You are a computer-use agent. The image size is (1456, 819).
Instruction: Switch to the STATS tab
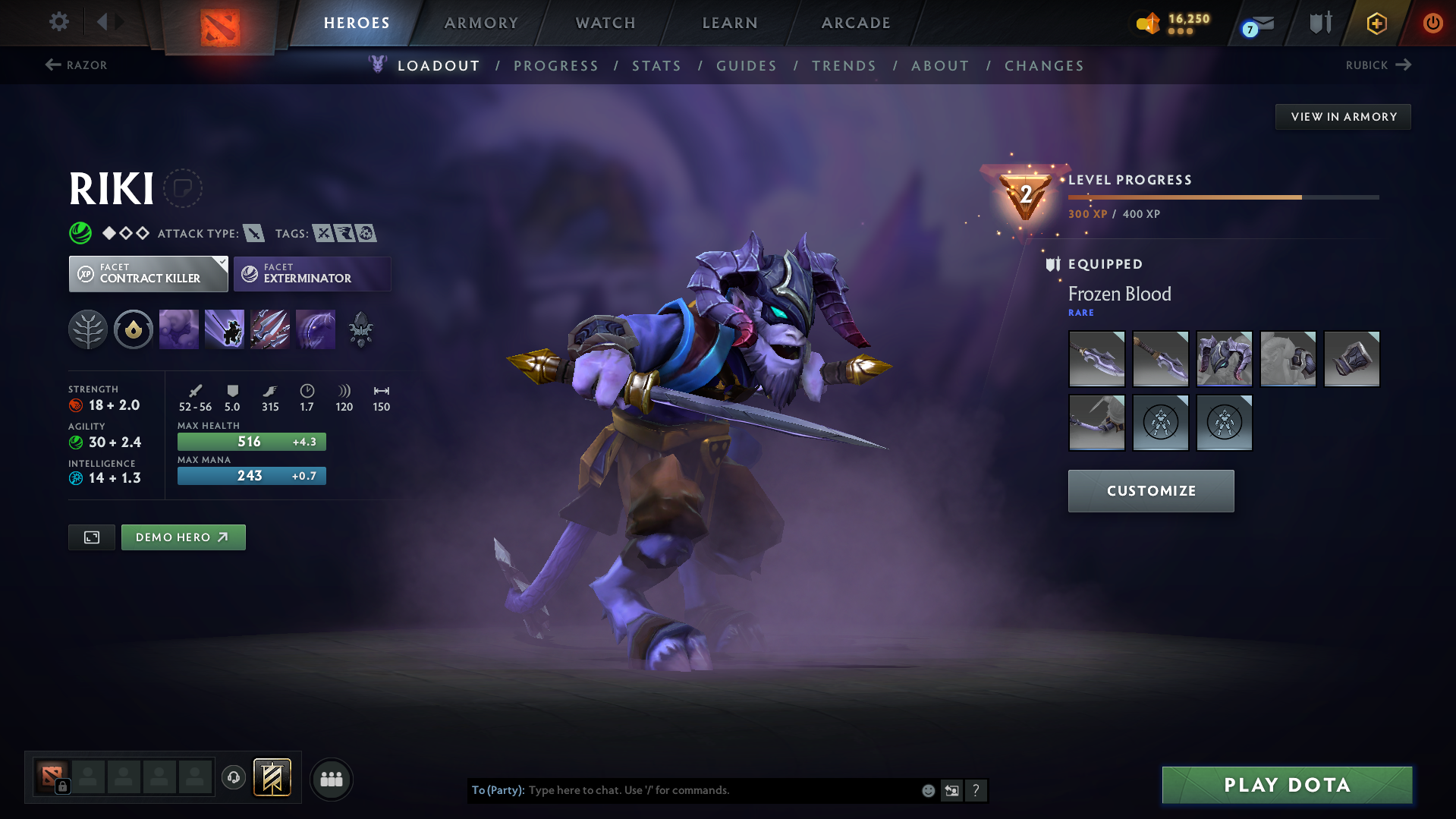pyautogui.click(x=656, y=65)
